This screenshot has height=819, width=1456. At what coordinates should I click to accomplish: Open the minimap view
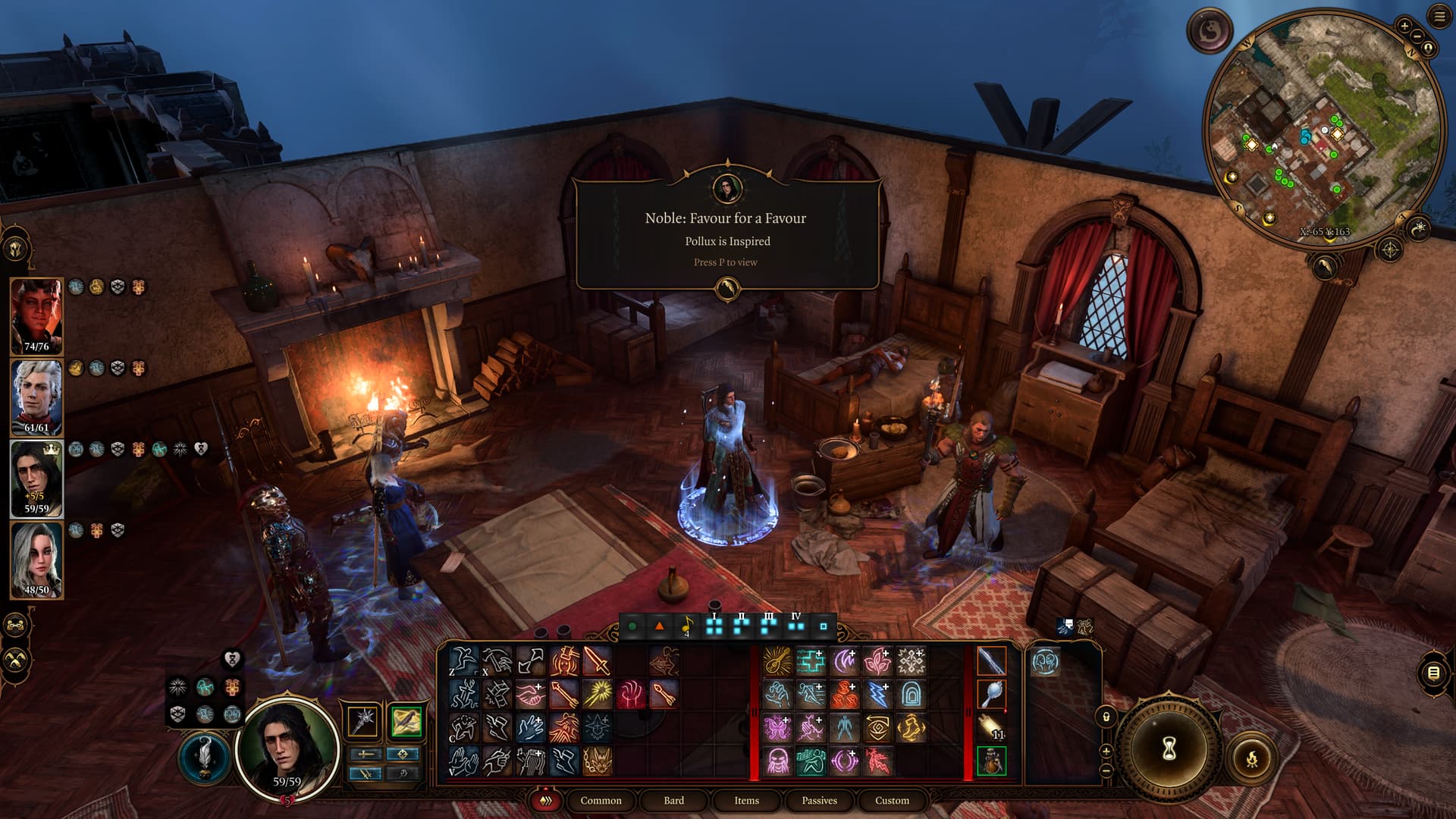pos(1323,129)
